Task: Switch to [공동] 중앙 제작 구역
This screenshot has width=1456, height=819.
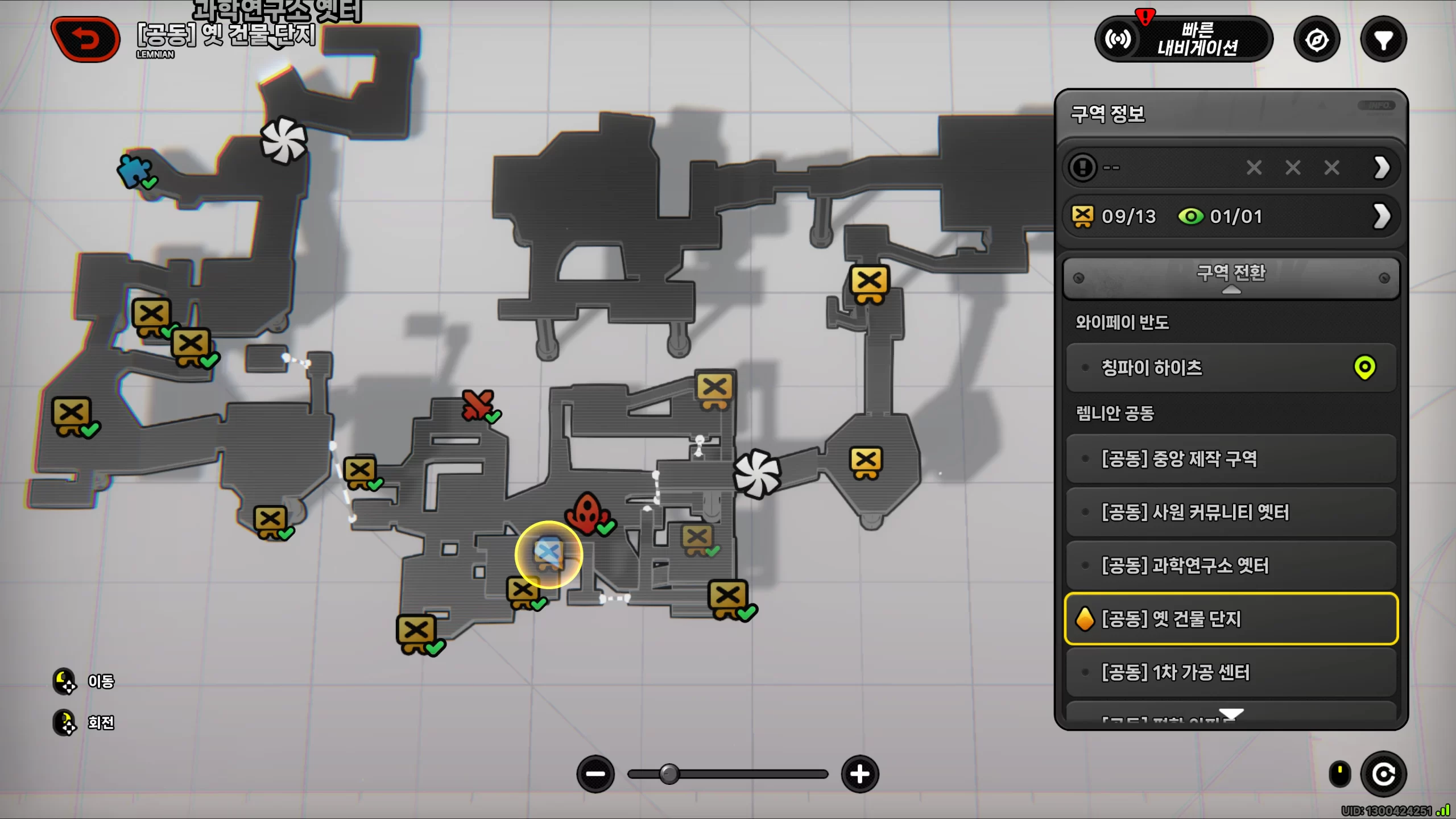Action: point(1231,458)
